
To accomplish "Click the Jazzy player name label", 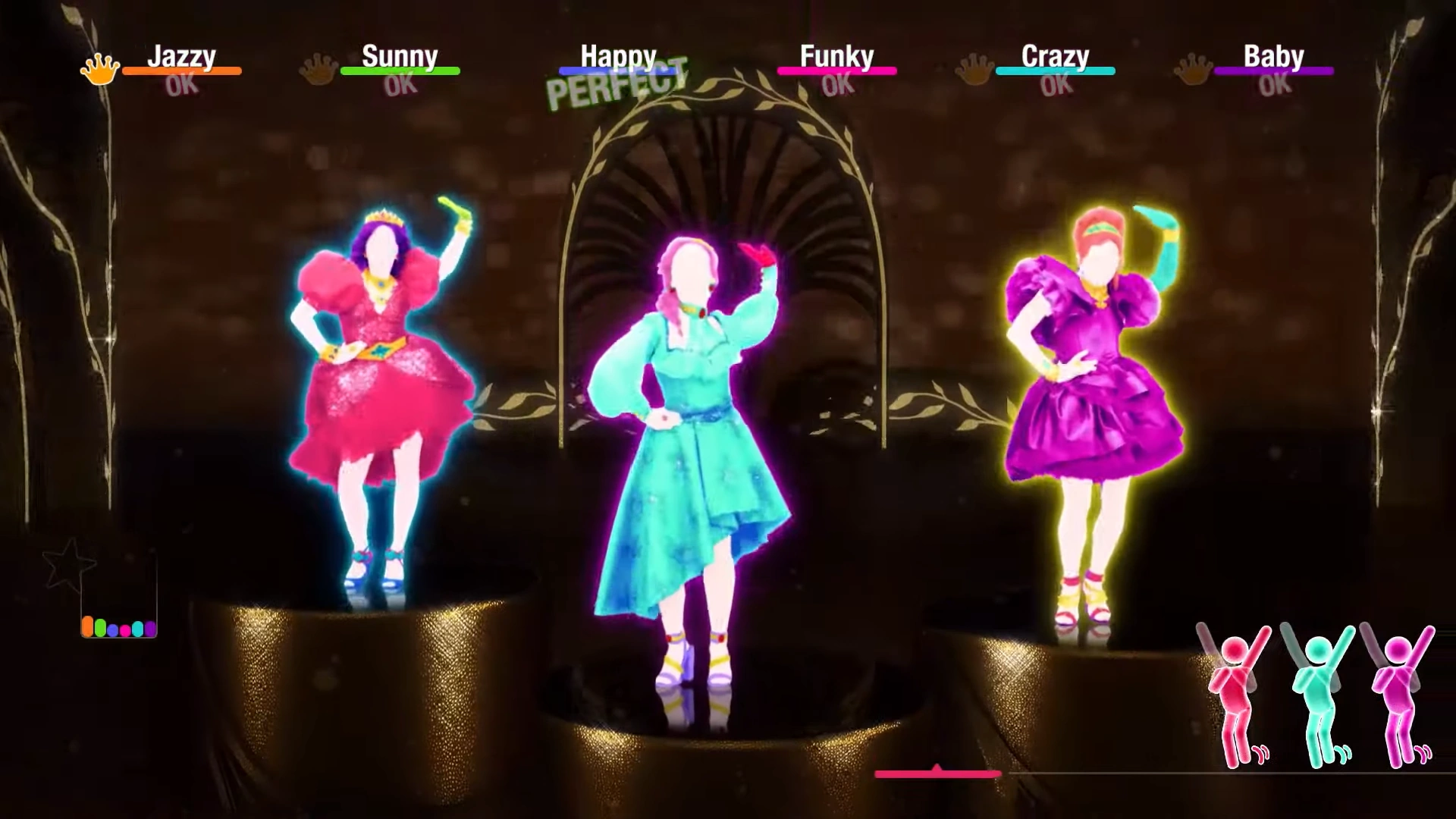I will [184, 55].
